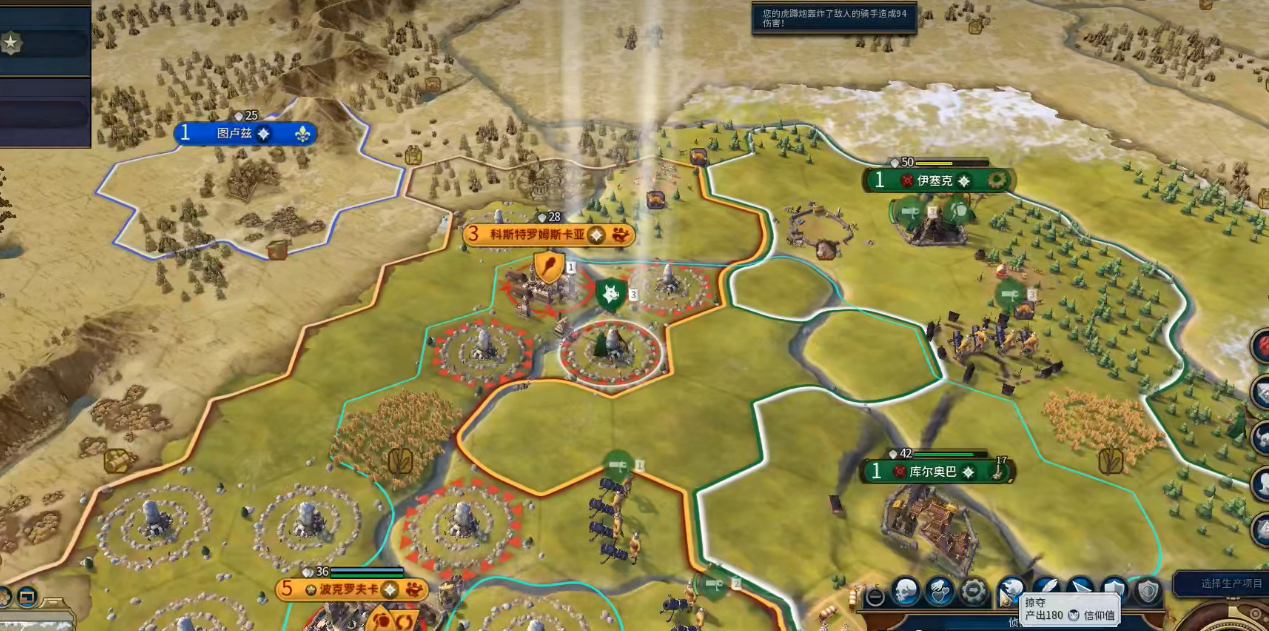Dismiss the combat damage notification at top
This screenshot has width=1269, height=631.
[833, 18]
